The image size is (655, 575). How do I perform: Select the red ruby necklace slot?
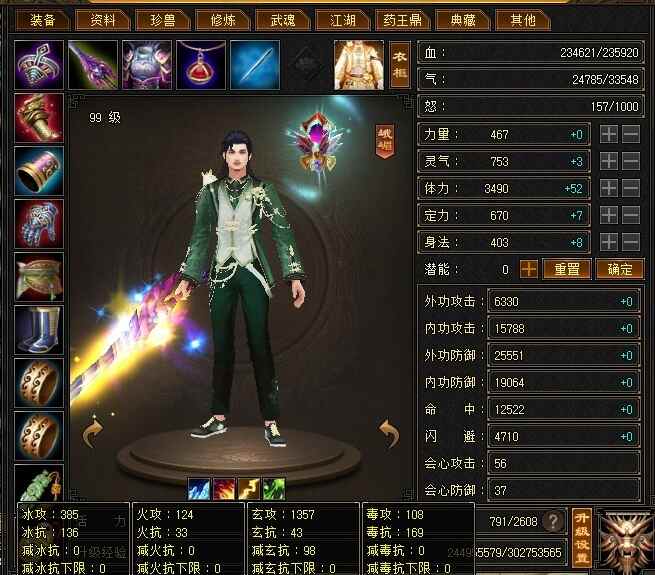click(x=200, y=65)
